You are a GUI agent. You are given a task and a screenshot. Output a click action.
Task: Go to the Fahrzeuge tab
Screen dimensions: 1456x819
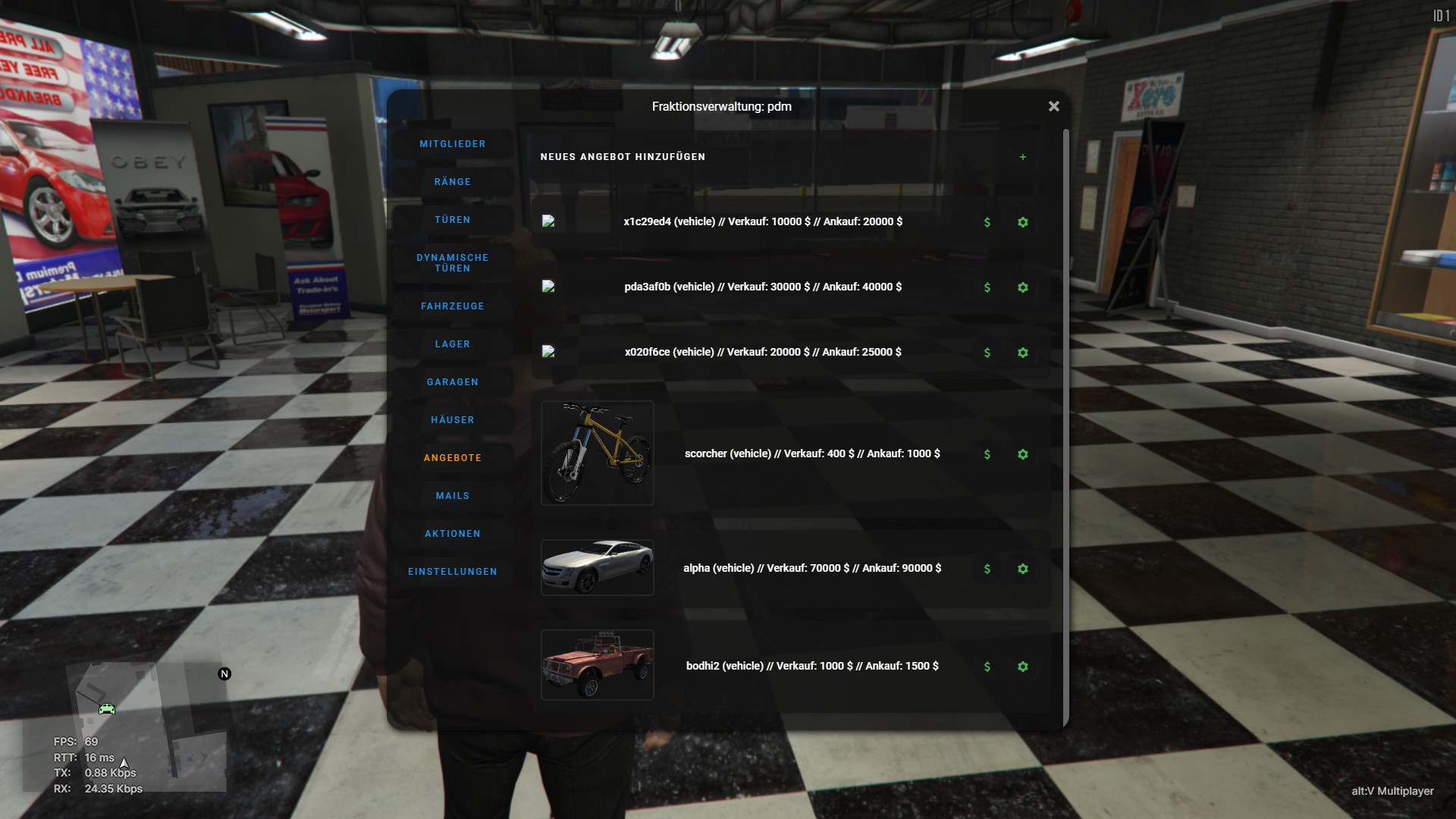click(x=453, y=306)
